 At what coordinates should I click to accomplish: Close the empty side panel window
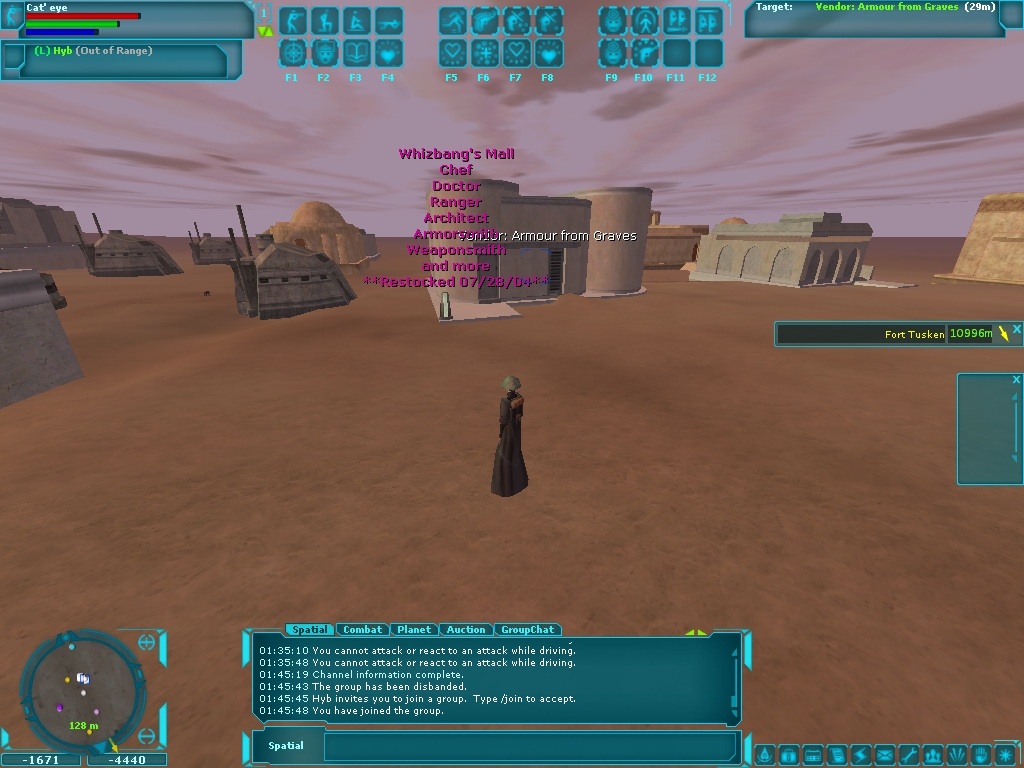pos(1016,380)
